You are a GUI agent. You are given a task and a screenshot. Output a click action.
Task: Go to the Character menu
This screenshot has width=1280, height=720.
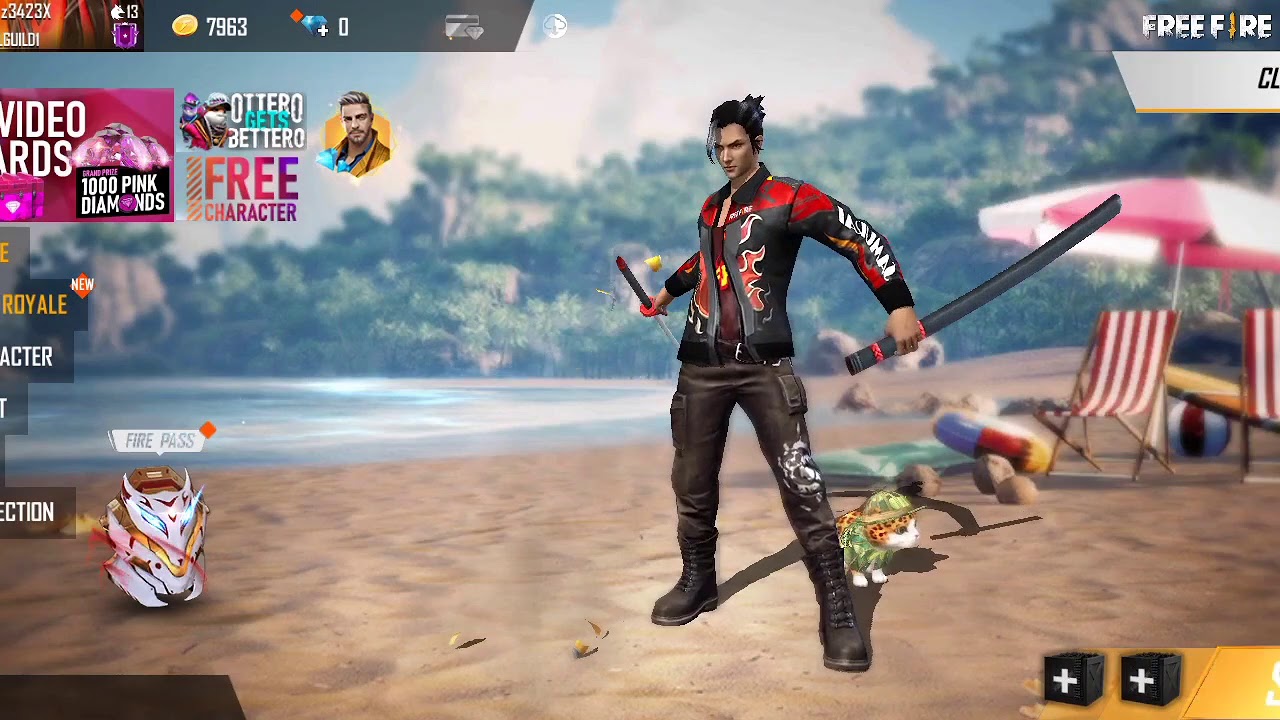pos(27,357)
